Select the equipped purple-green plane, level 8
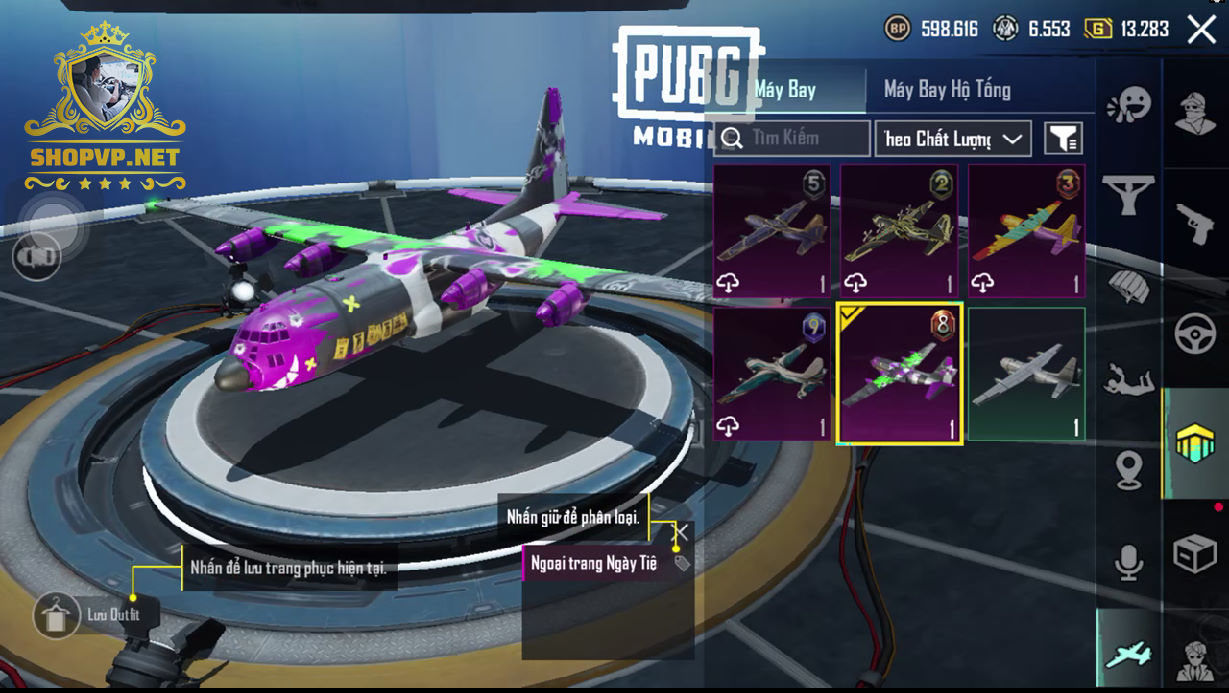Viewport: 1229px width, 693px height. click(x=899, y=374)
